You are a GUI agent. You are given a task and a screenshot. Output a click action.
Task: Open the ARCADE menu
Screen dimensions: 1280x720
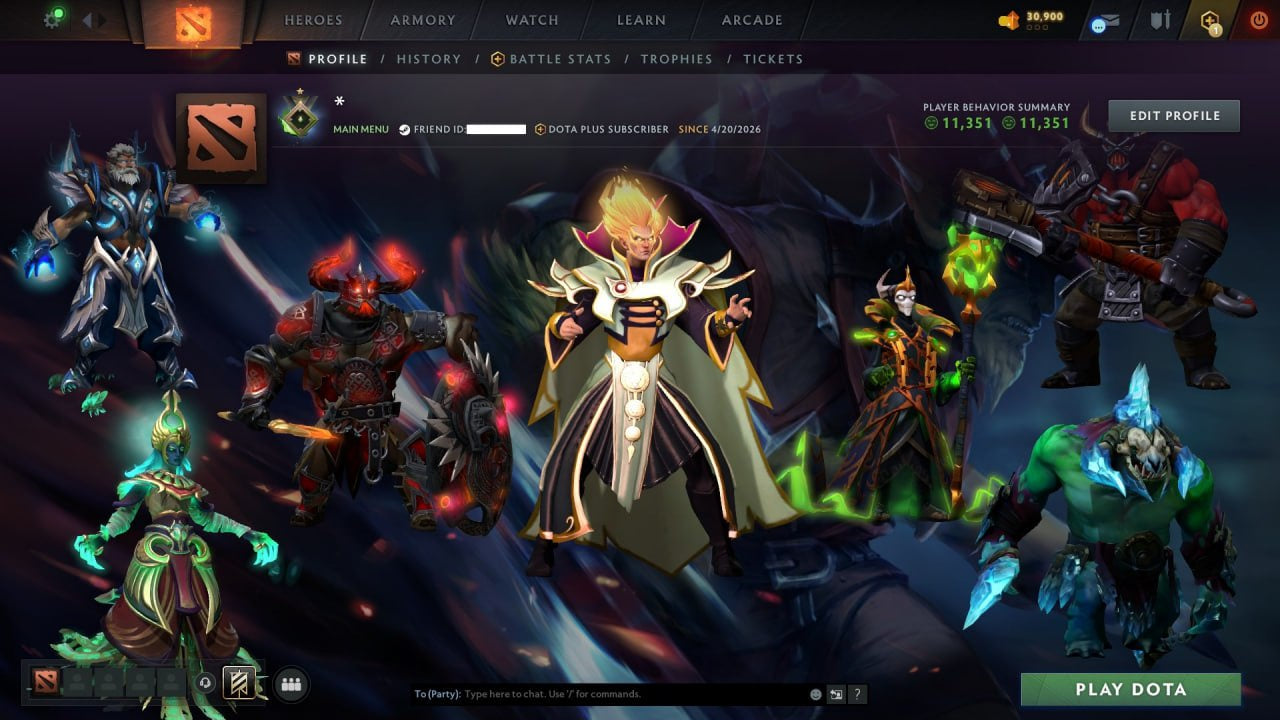[x=751, y=19]
